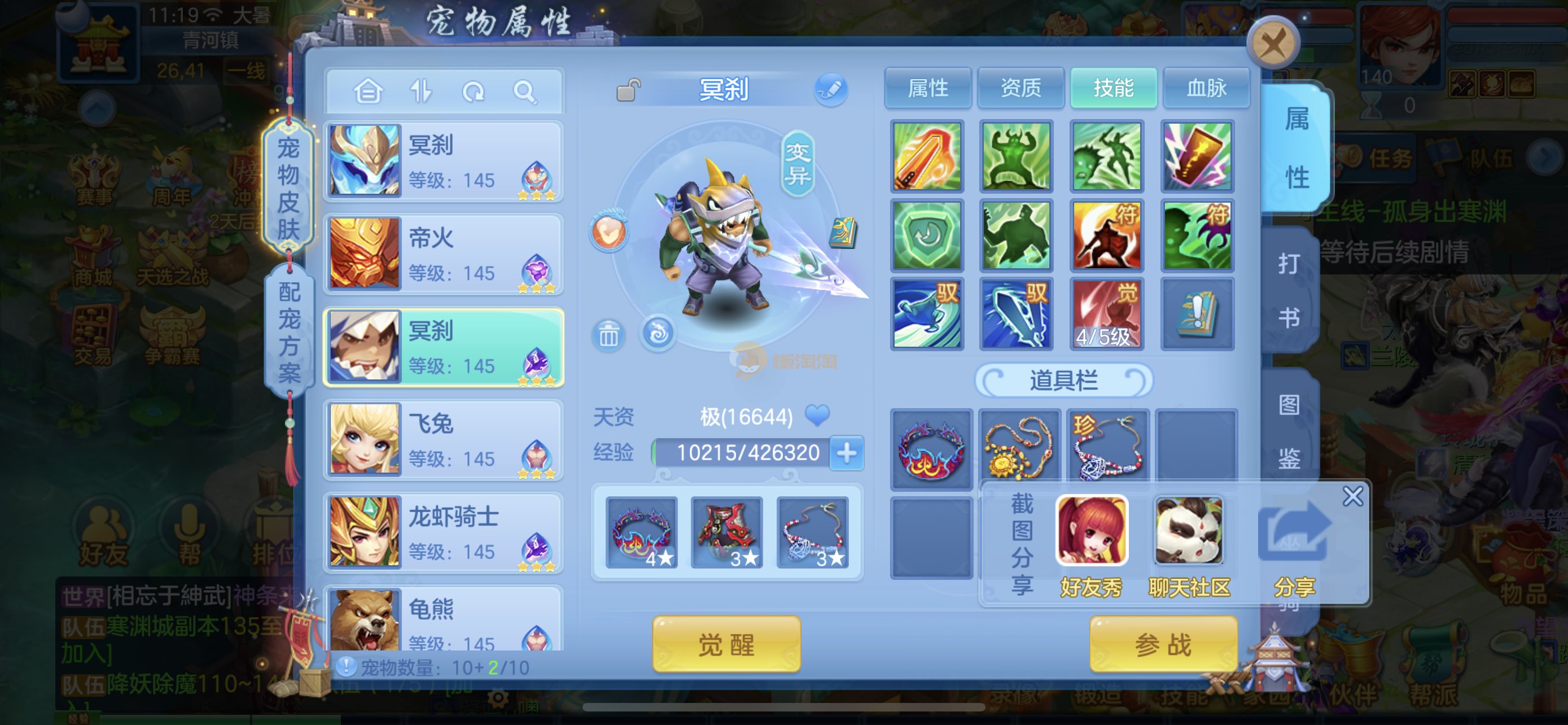1568x725 pixels.
Task: Select the flaming sword skill icon
Action: (926, 156)
